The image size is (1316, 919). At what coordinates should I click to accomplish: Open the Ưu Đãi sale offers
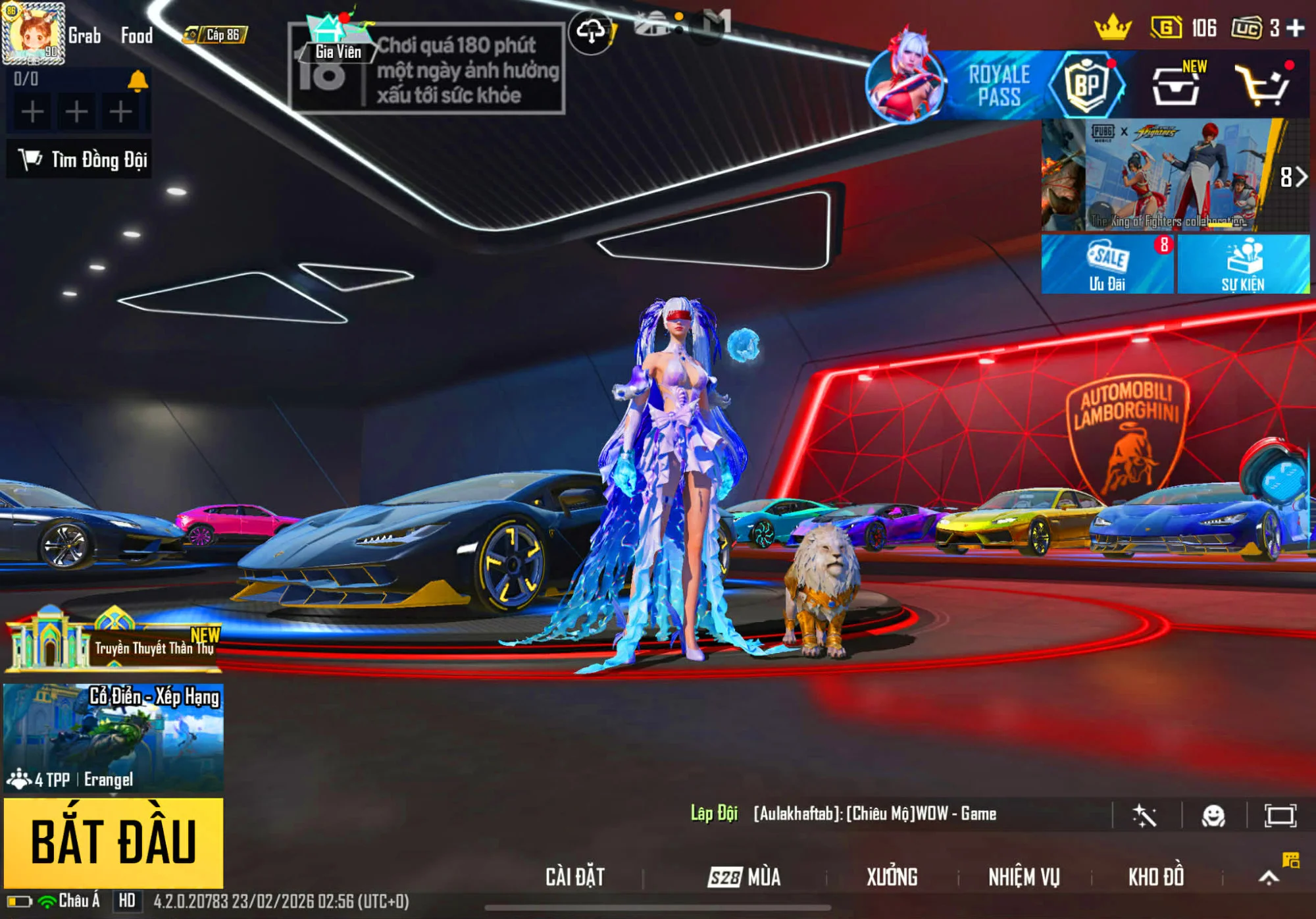[1107, 265]
